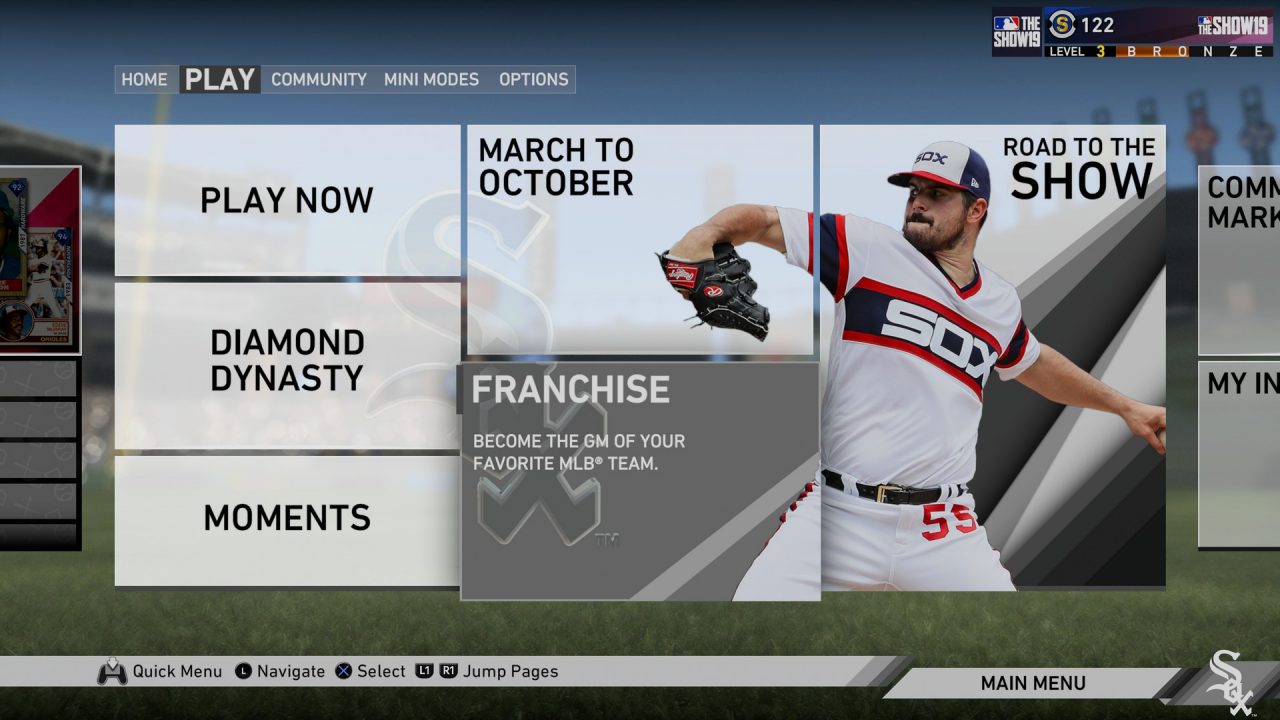Select the player cards tile
Screen dimensions: 1280x720
[x=40, y=260]
